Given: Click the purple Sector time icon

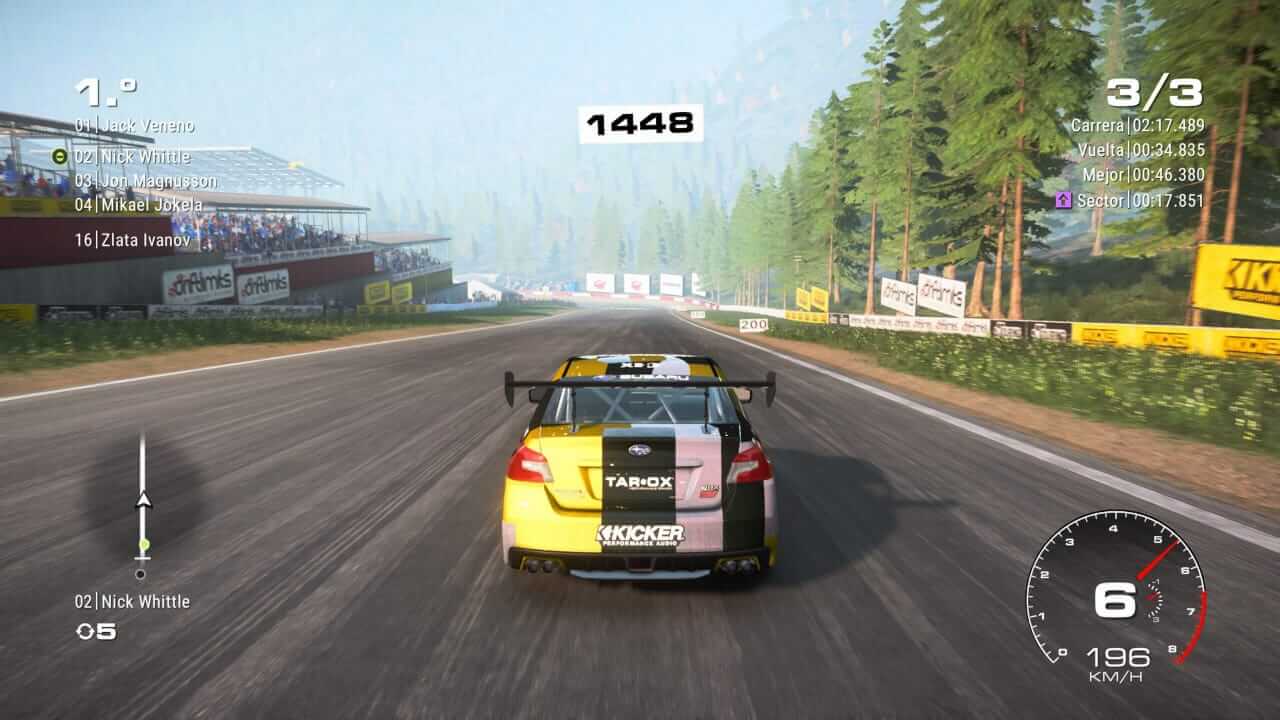Looking at the screenshot, I should tap(1064, 200).
